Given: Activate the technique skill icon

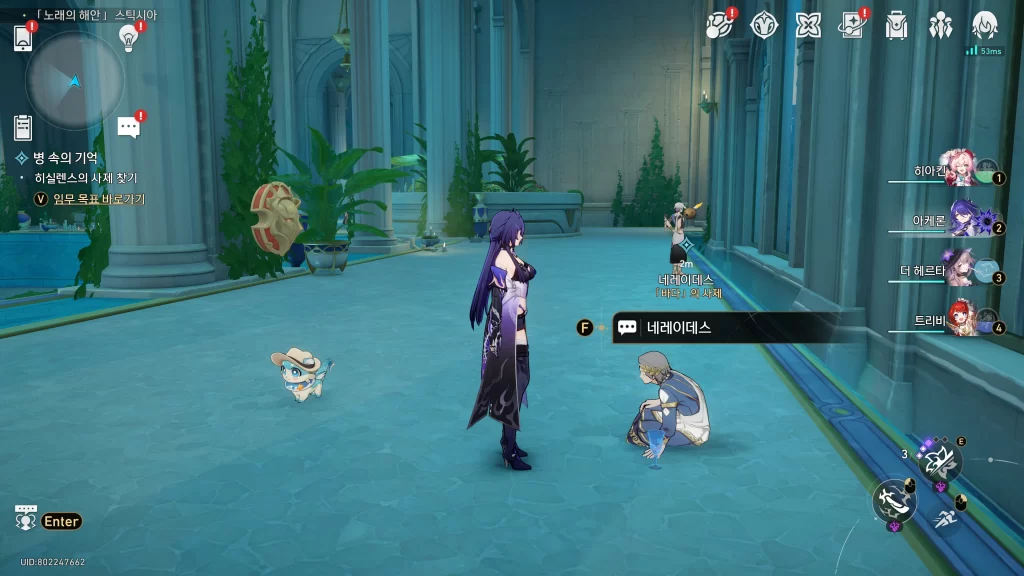Looking at the screenshot, I should point(940,460).
